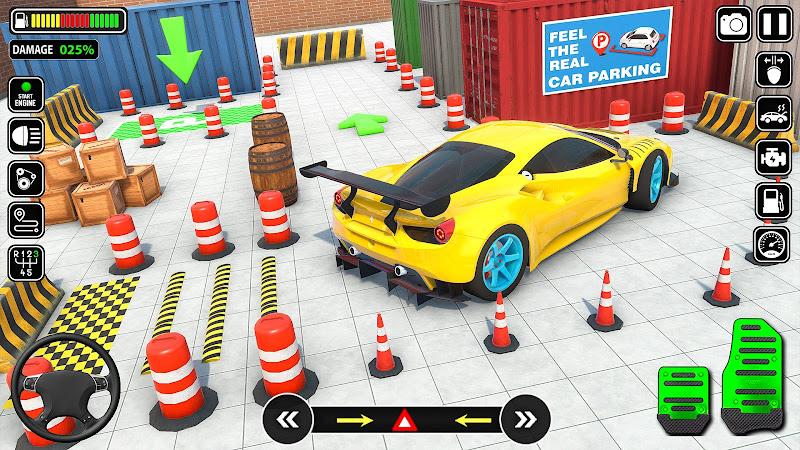This screenshot has height=450, width=800.
Task: Toggle the headlights icon
Action: [x=25, y=137]
